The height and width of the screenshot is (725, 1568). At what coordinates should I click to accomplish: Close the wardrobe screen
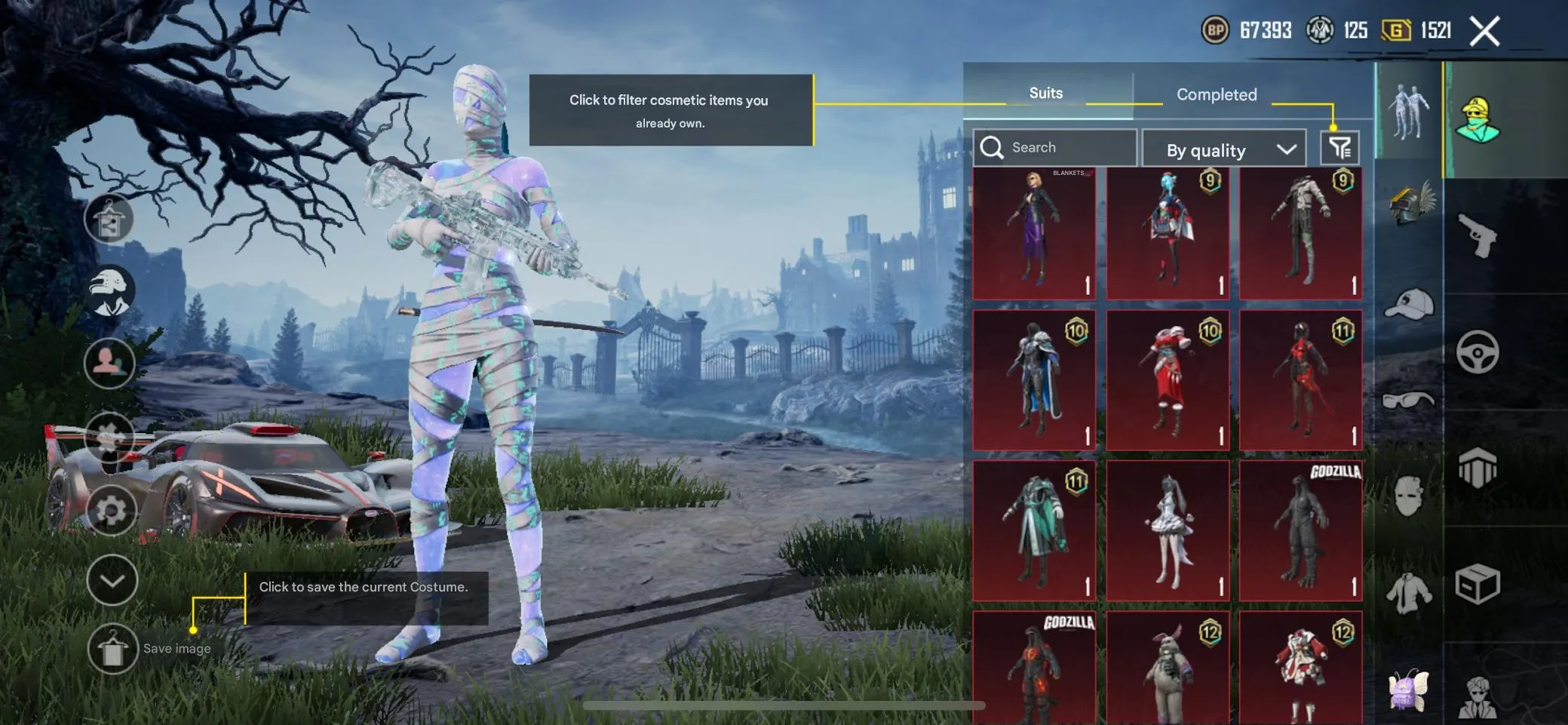point(1484,30)
